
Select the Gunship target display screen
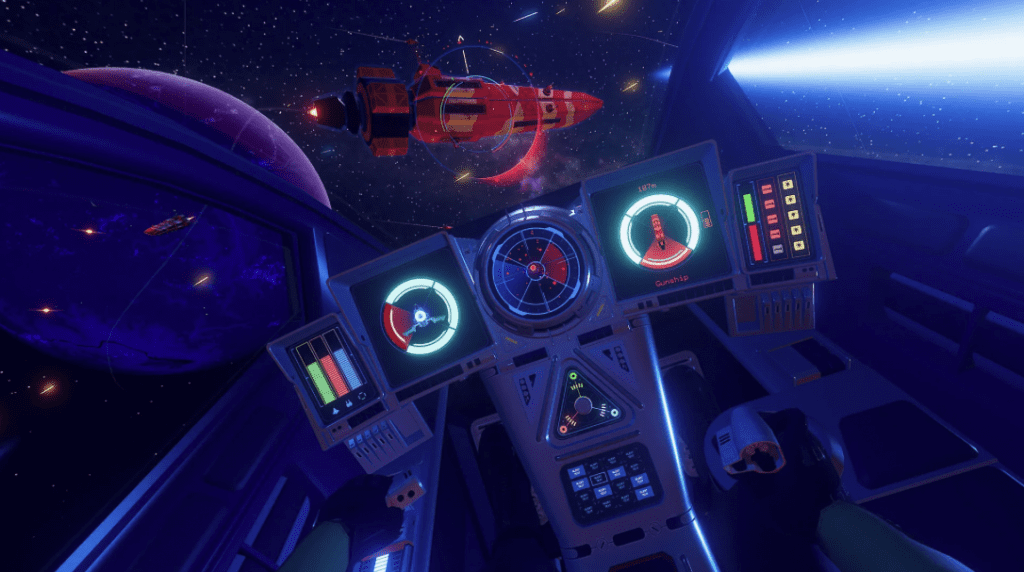(658, 235)
